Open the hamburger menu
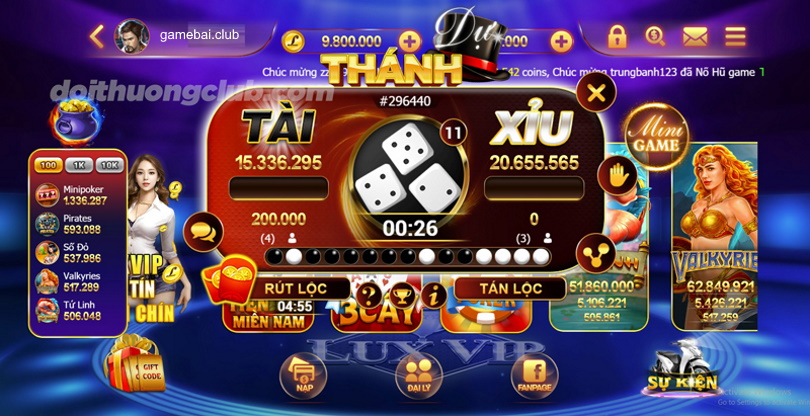Image resolution: width=810 pixels, height=416 pixels. pos(735,37)
